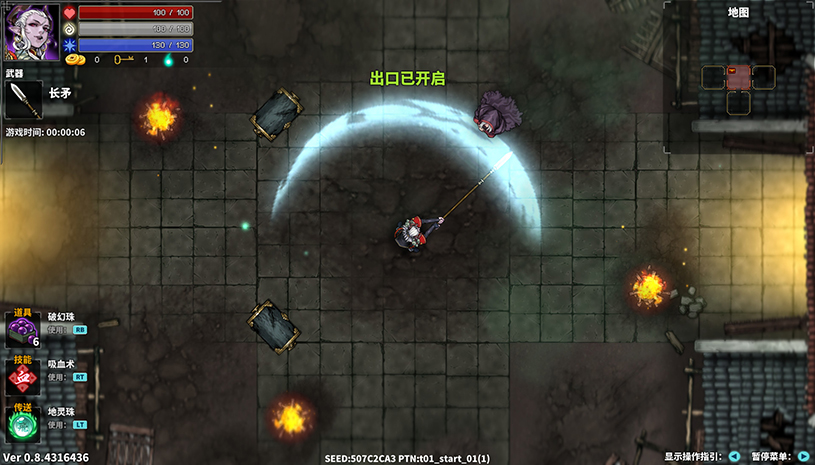This screenshot has width=815, height=465.
Task: Open the pause menu (暂停菜单)
Action: pos(803,456)
